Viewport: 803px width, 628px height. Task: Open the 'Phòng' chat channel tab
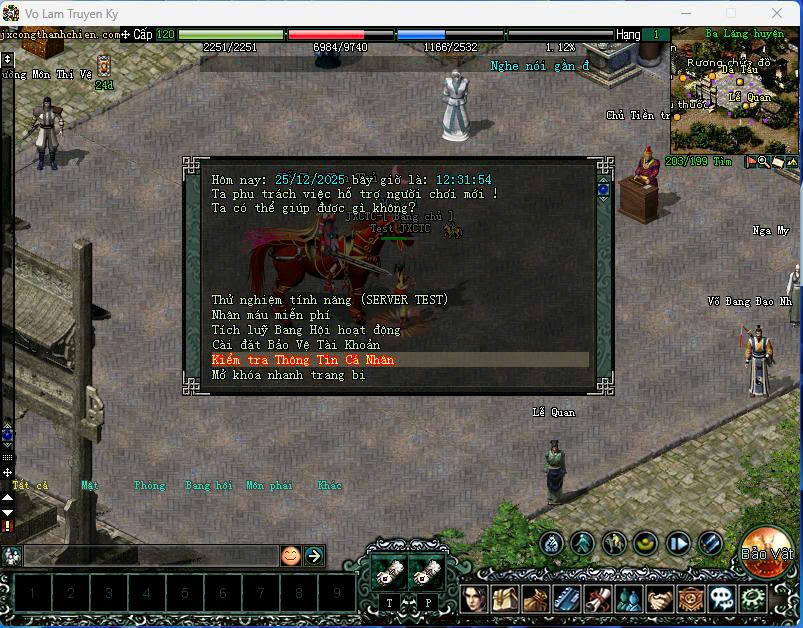[x=149, y=486]
